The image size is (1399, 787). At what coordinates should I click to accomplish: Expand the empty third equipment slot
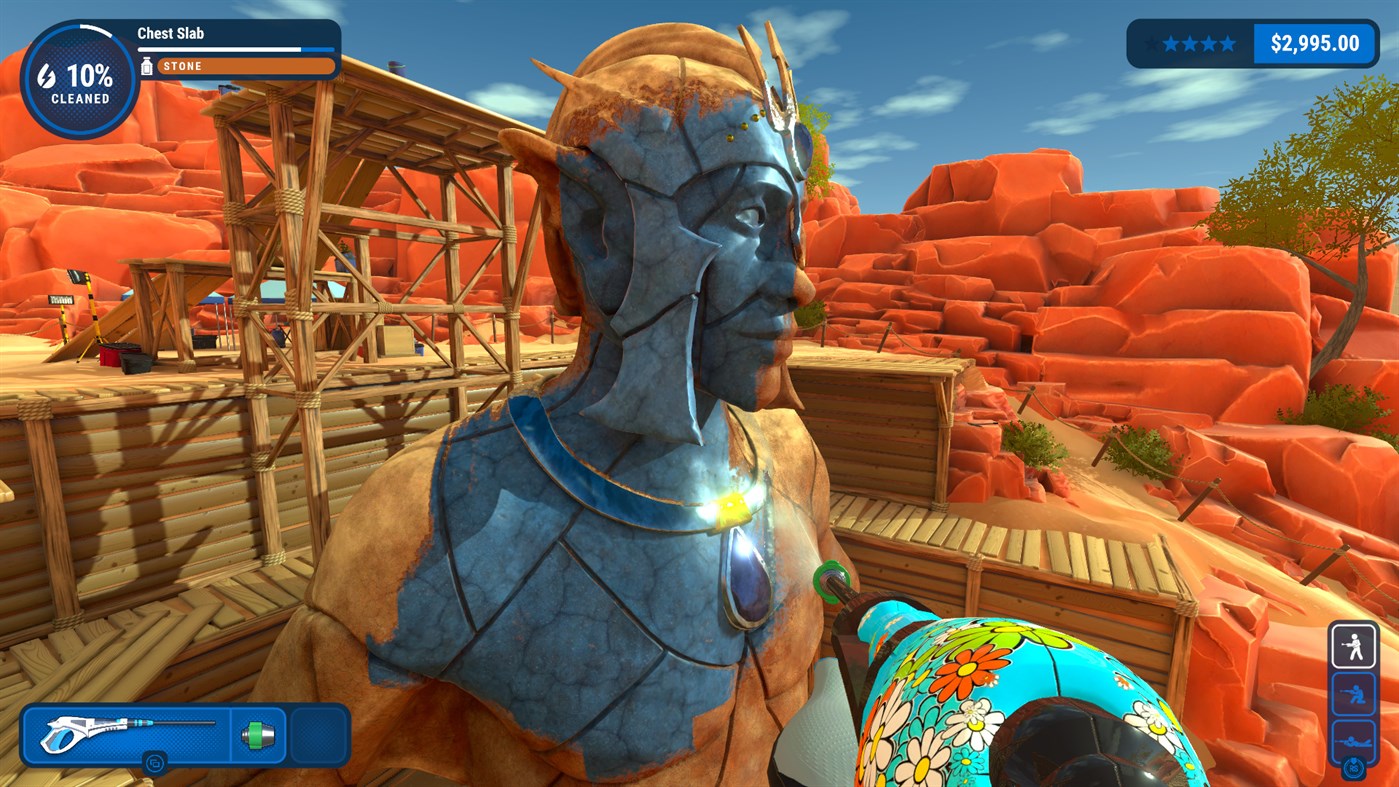pos(318,733)
